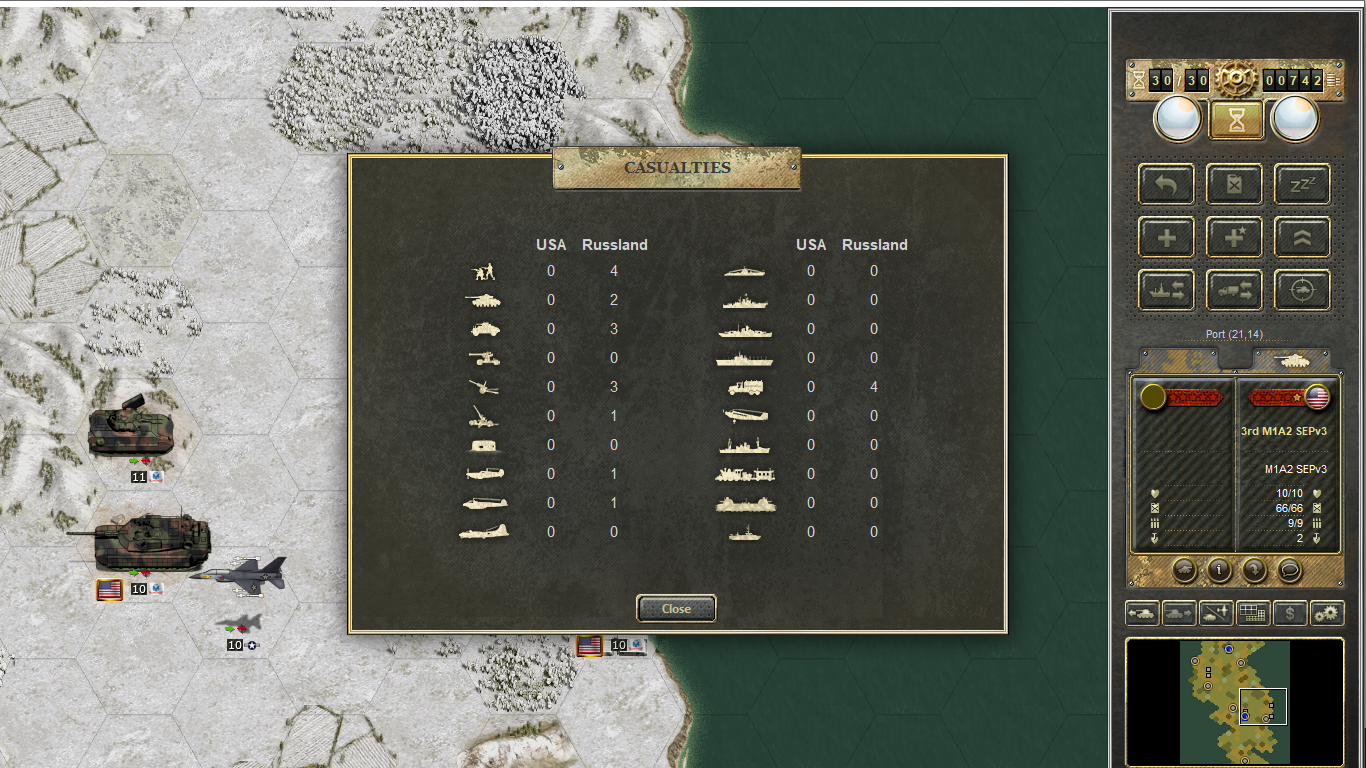Resupply the unit with the fuel can button

[1234, 184]
